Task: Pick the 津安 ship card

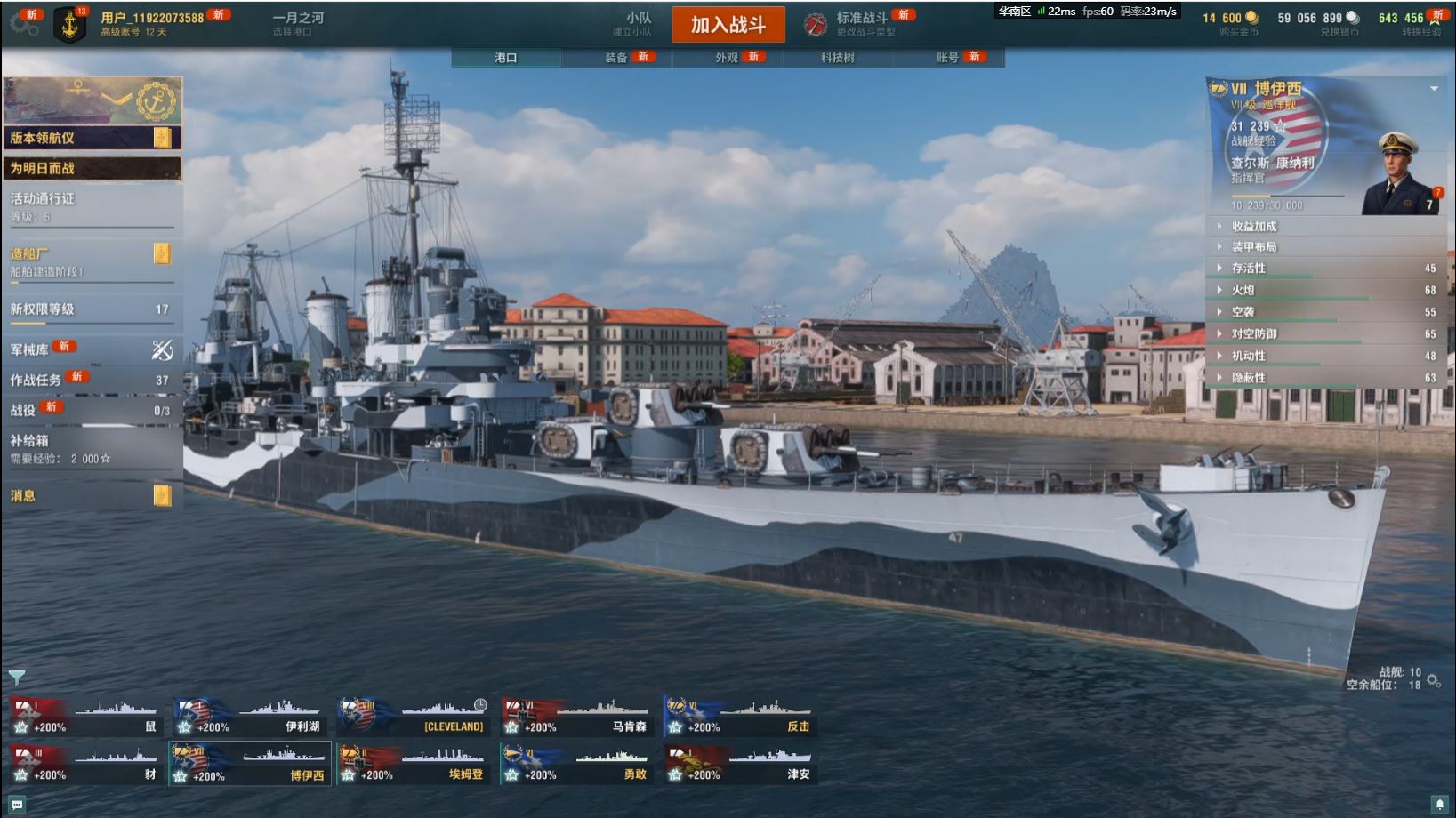Action: point(740,765)
